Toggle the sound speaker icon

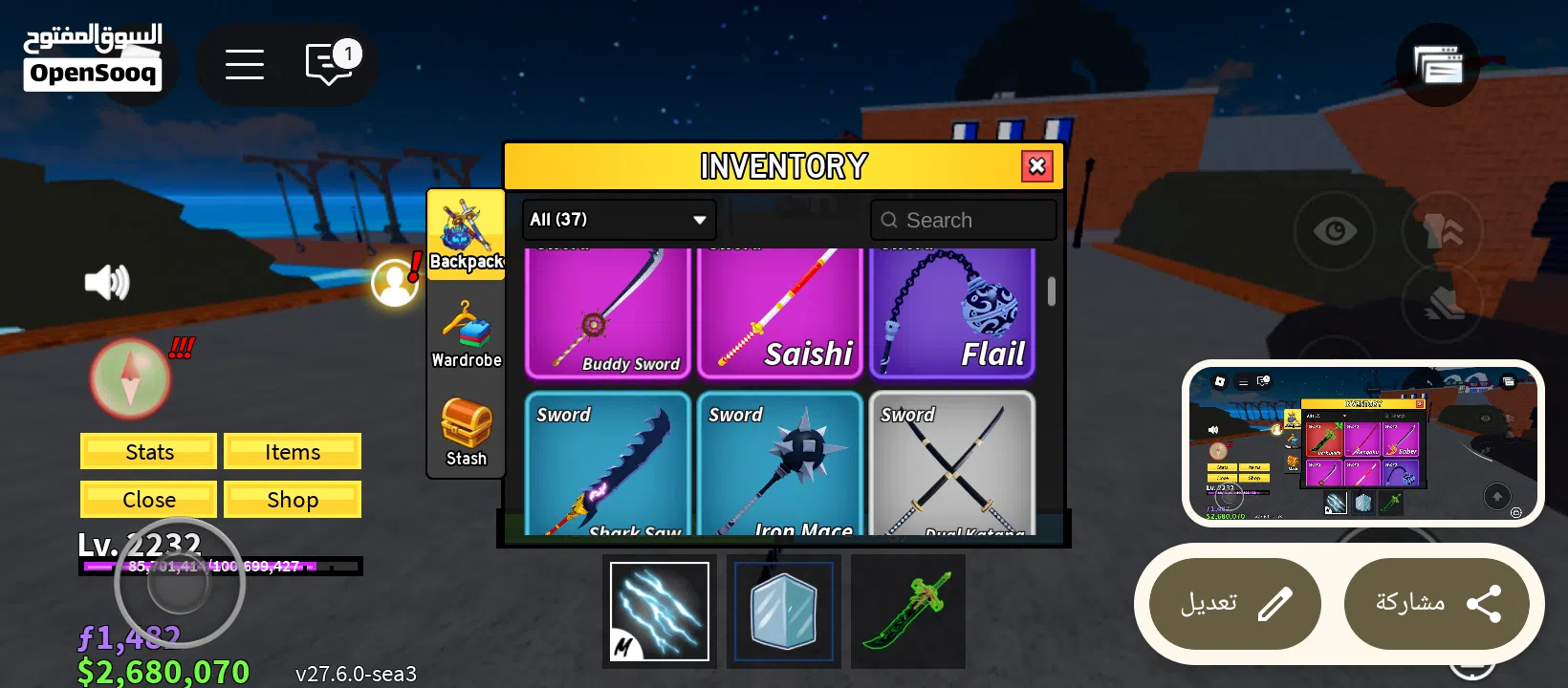107,283
